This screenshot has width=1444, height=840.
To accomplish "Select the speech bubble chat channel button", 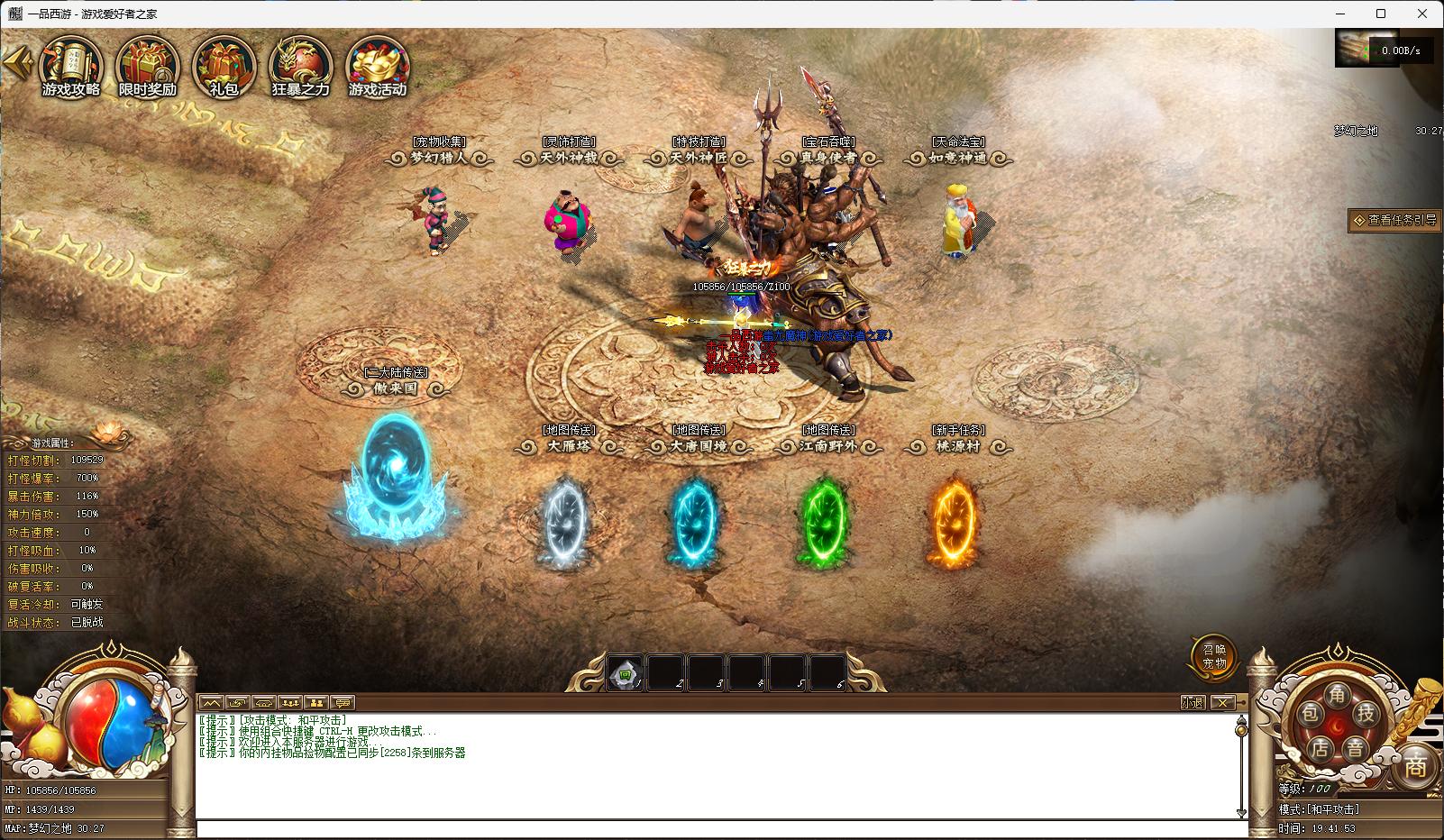I will pyautogui.click(x=342, y=702).
